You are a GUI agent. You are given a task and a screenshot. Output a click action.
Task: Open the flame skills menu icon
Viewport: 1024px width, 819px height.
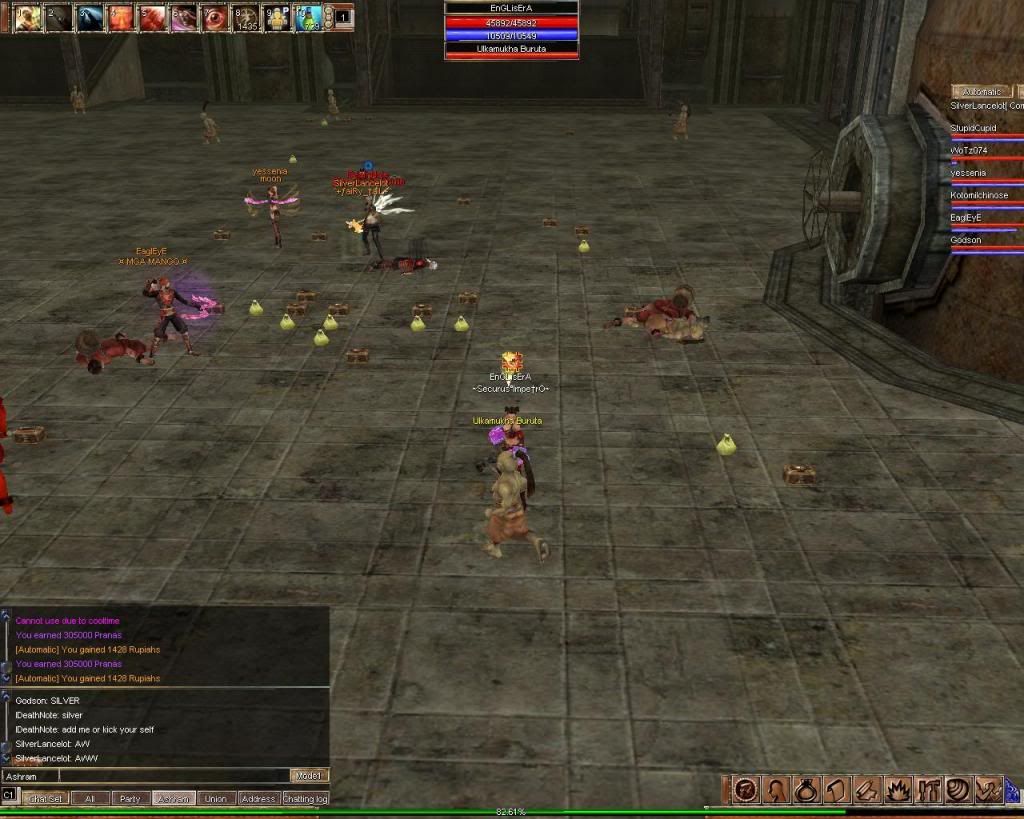coord(897,790)
